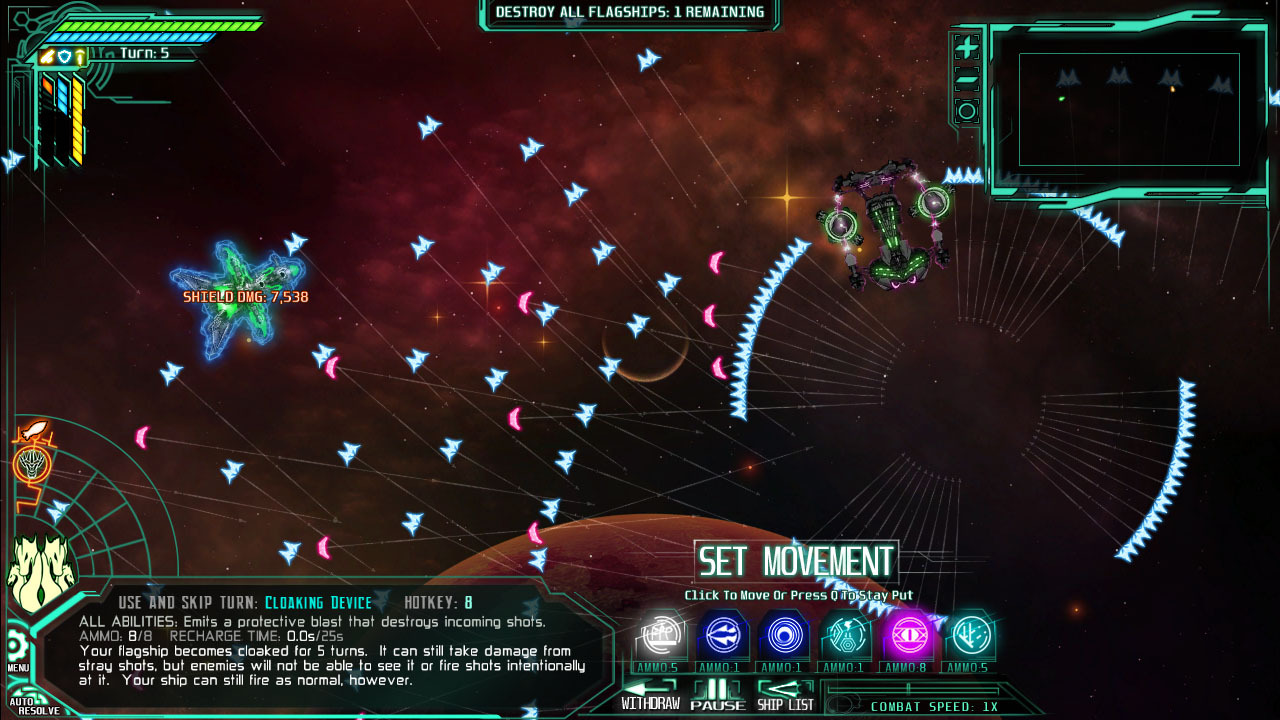Zoom out with the minimap minus button
The width and height of the screenshot is (1280, 720).
click(966, 80)
